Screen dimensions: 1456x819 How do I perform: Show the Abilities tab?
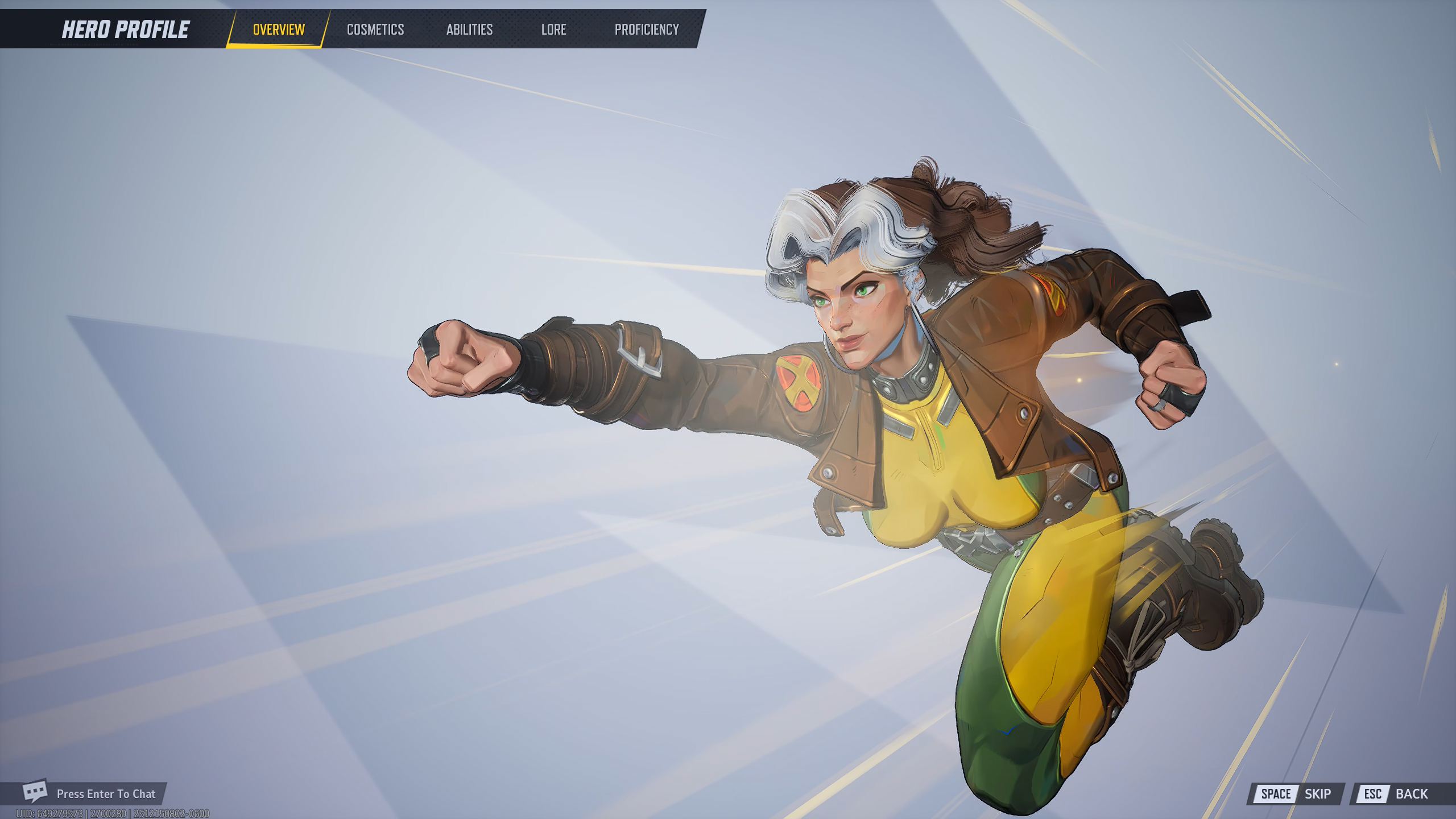pyautogui.click(x=469, y=30)
